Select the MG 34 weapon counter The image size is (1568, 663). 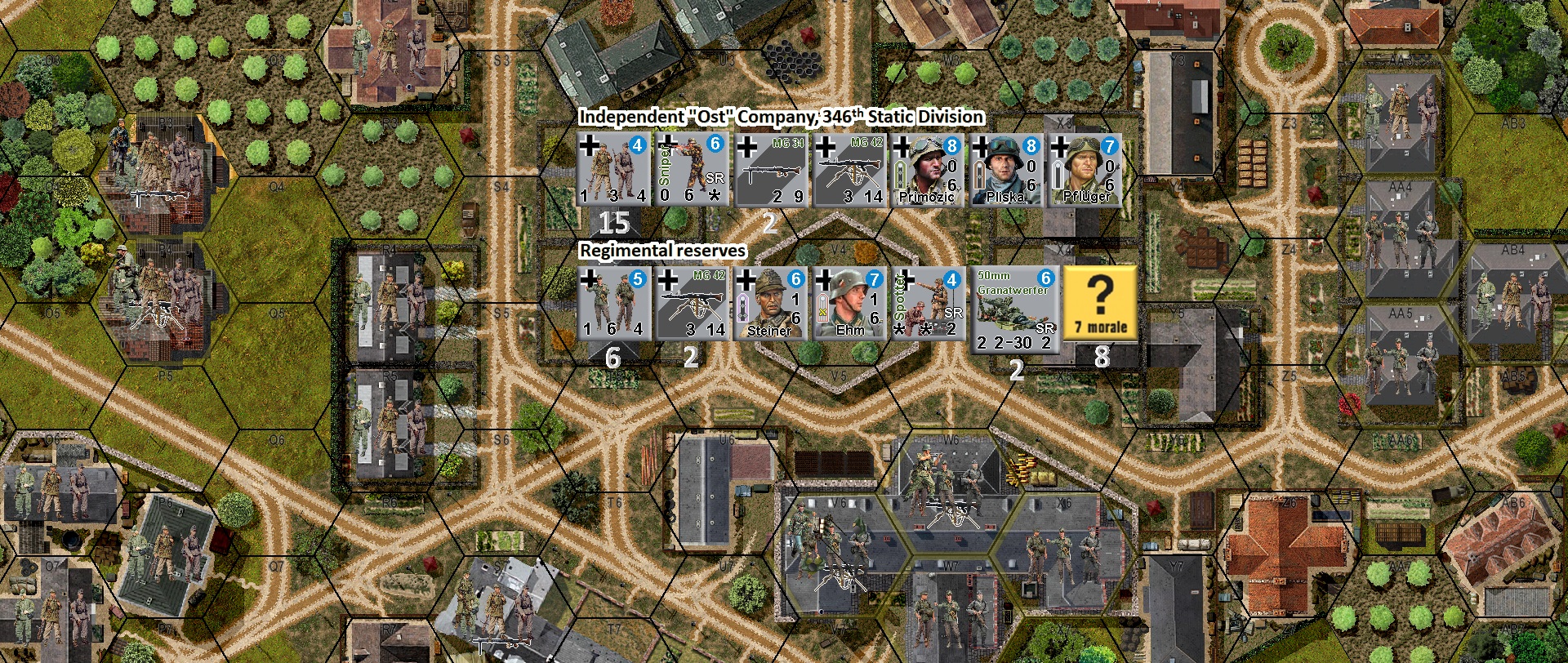[770, 169]
